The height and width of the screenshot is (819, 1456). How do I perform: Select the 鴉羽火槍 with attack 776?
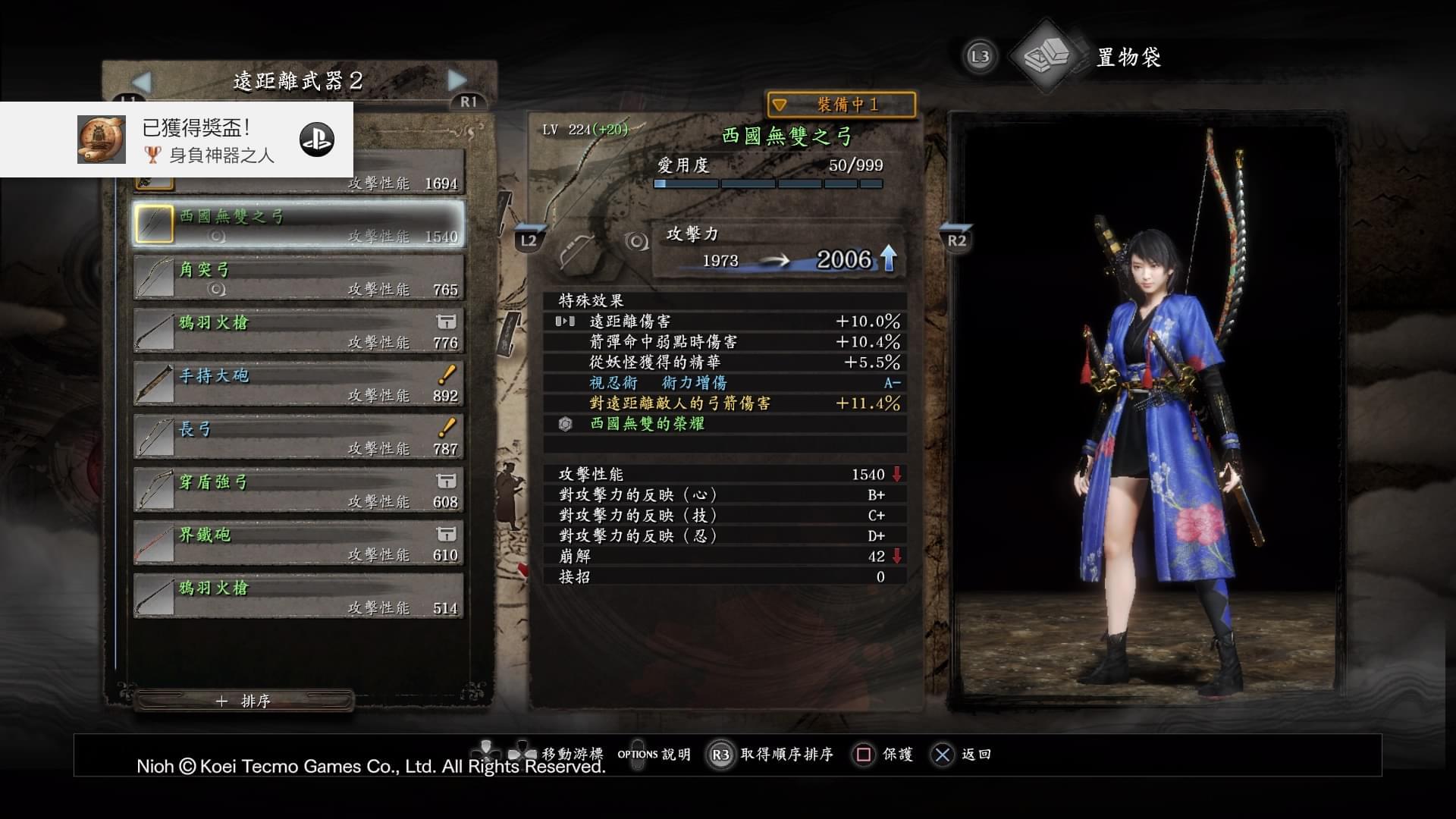(x=299, y=331)
